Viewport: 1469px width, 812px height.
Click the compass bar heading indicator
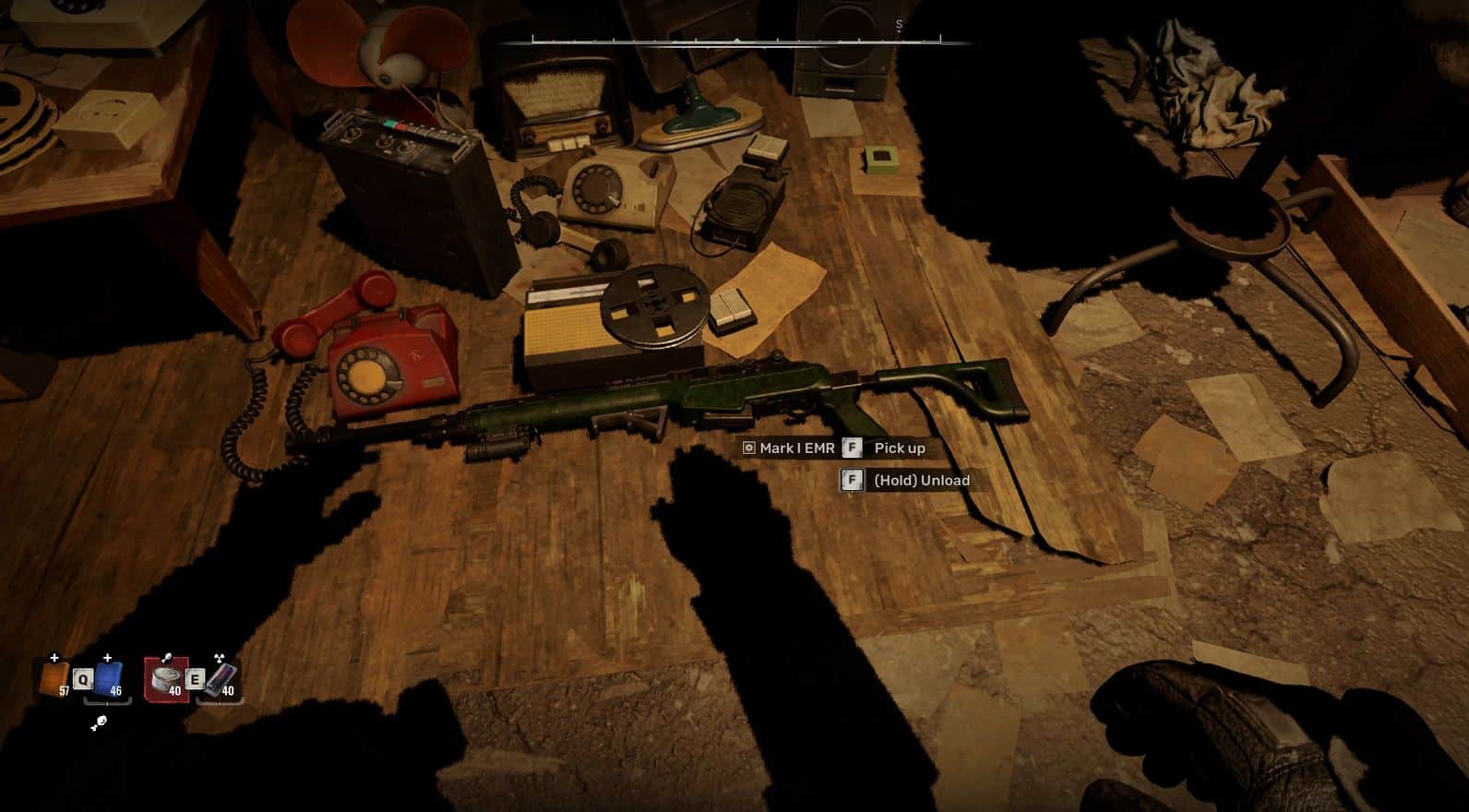[x=736, y=41]
